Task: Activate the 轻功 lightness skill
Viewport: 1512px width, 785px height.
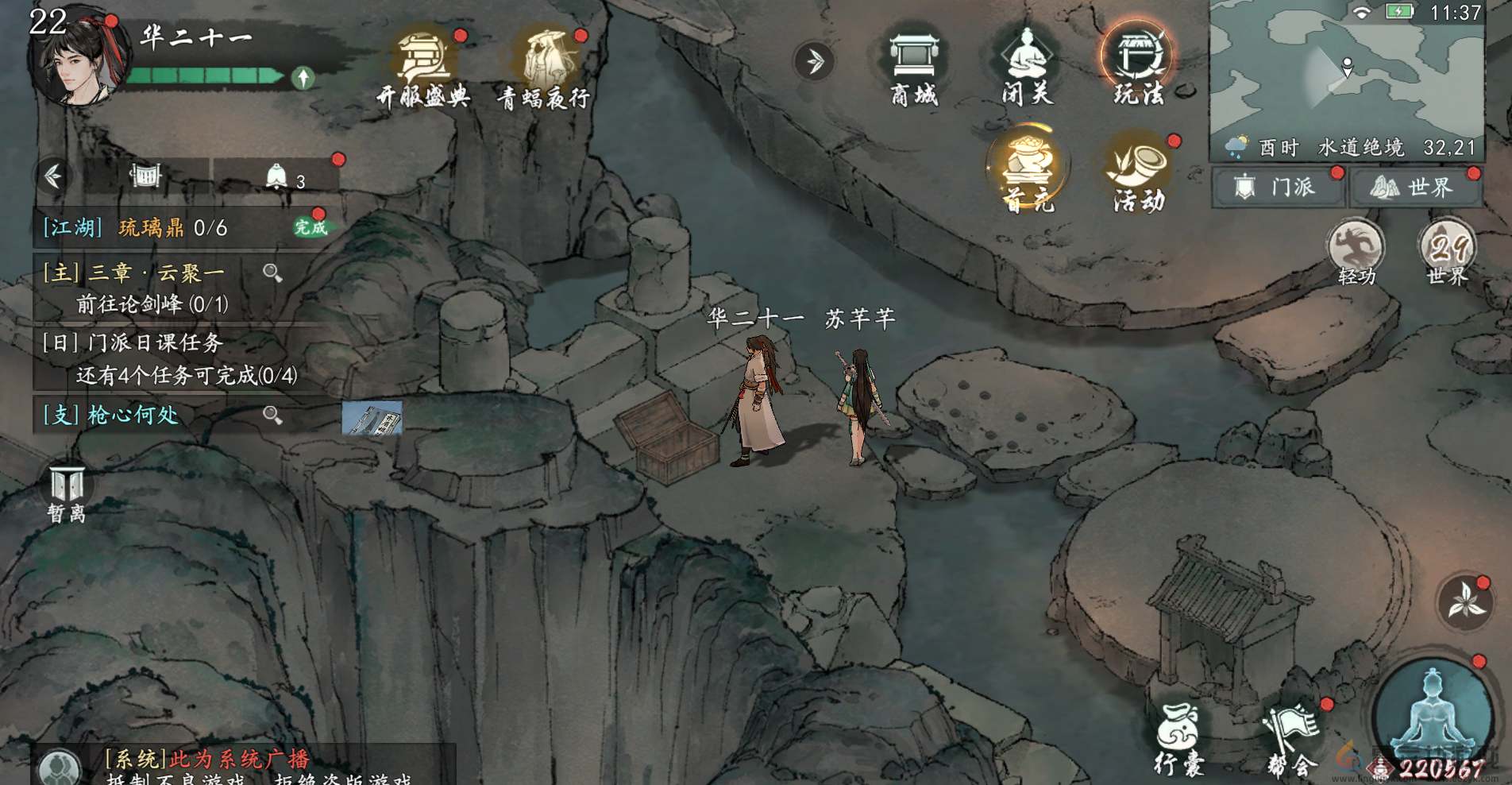Action: [x=1356, y=253]
